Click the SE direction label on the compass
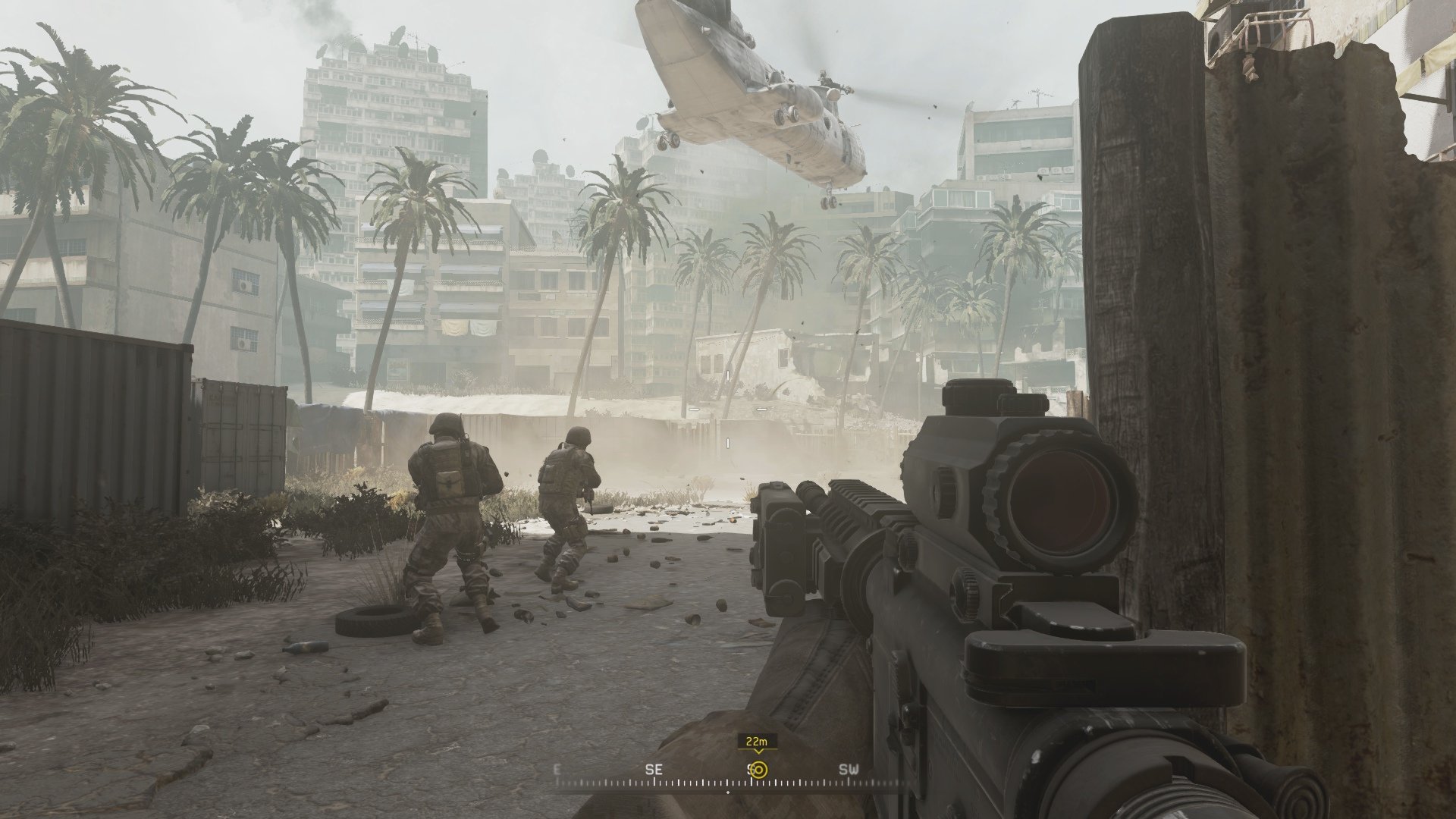The image size is (1456, 819). tap(654, 768)
